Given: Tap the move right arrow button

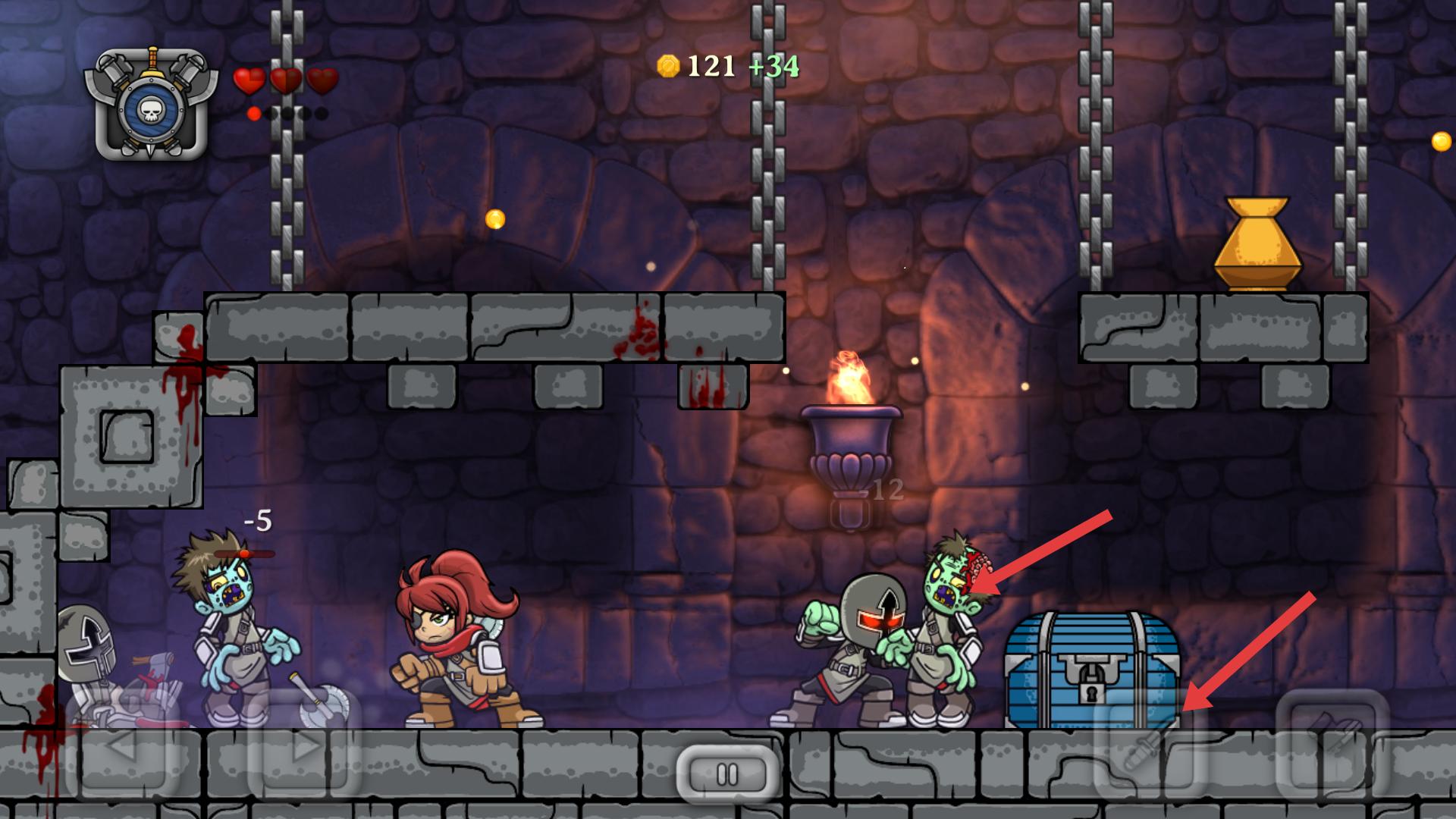Looking at the screenshot, I should pos(303,747).
